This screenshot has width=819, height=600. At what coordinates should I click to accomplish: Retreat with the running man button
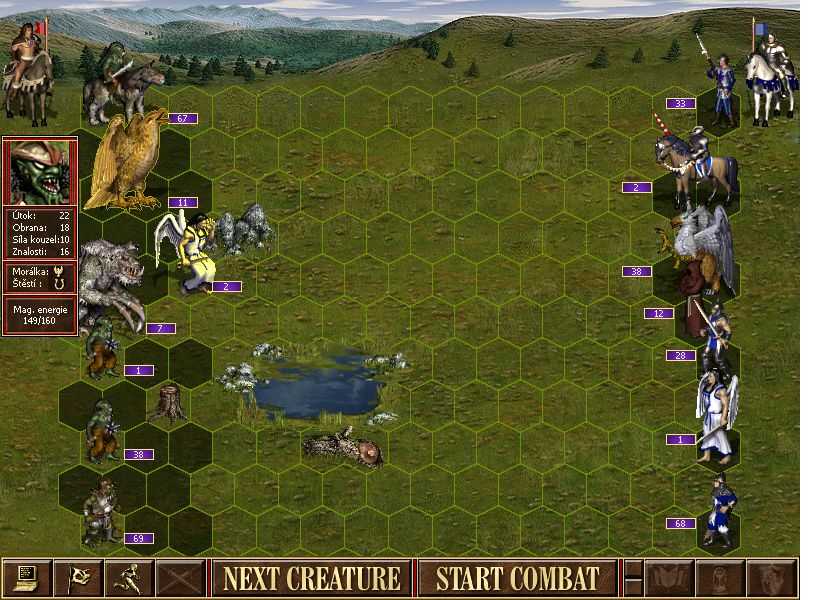pos(129,578)
